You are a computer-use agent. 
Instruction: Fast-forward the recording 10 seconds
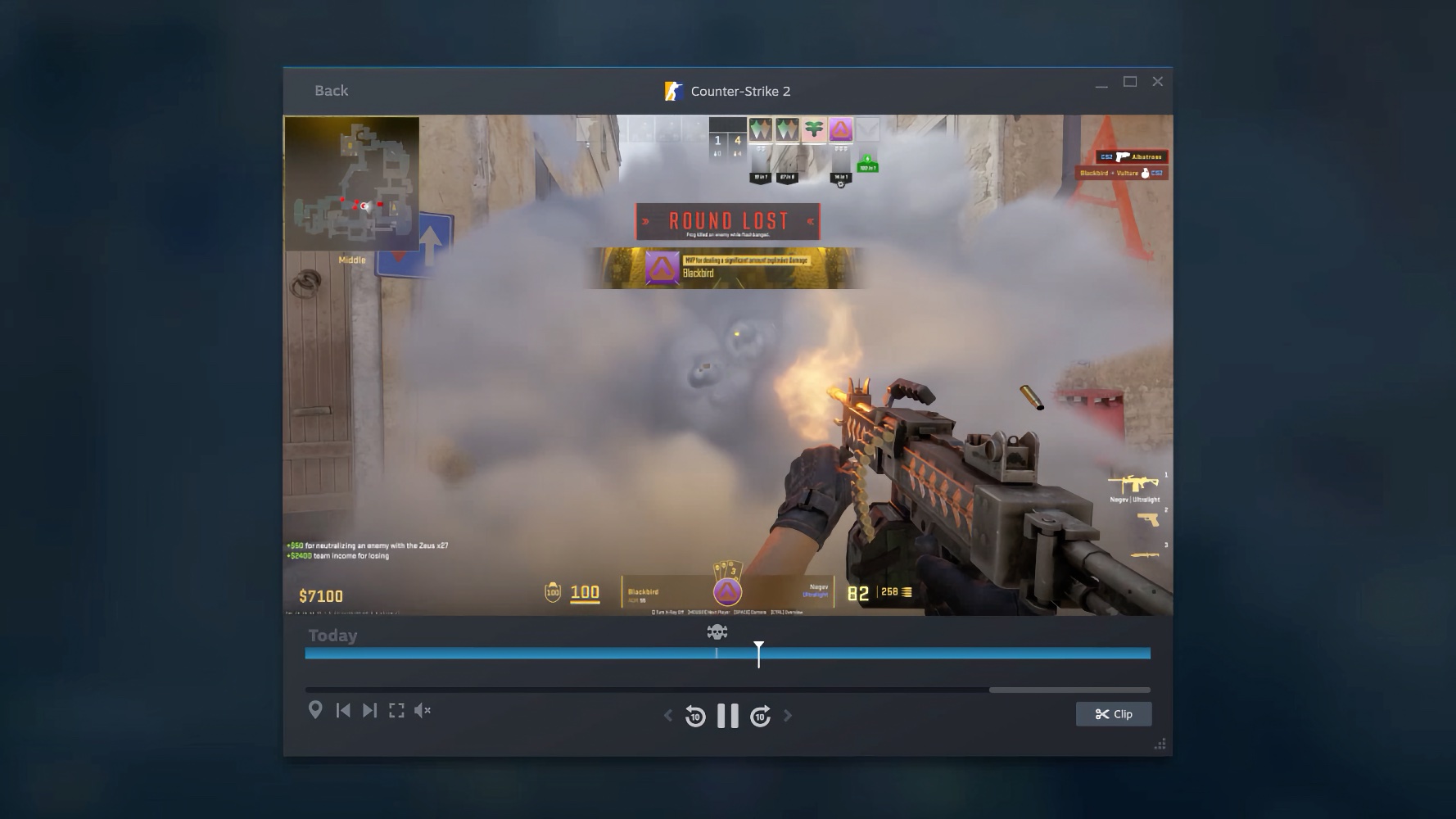tap(760, 715)
